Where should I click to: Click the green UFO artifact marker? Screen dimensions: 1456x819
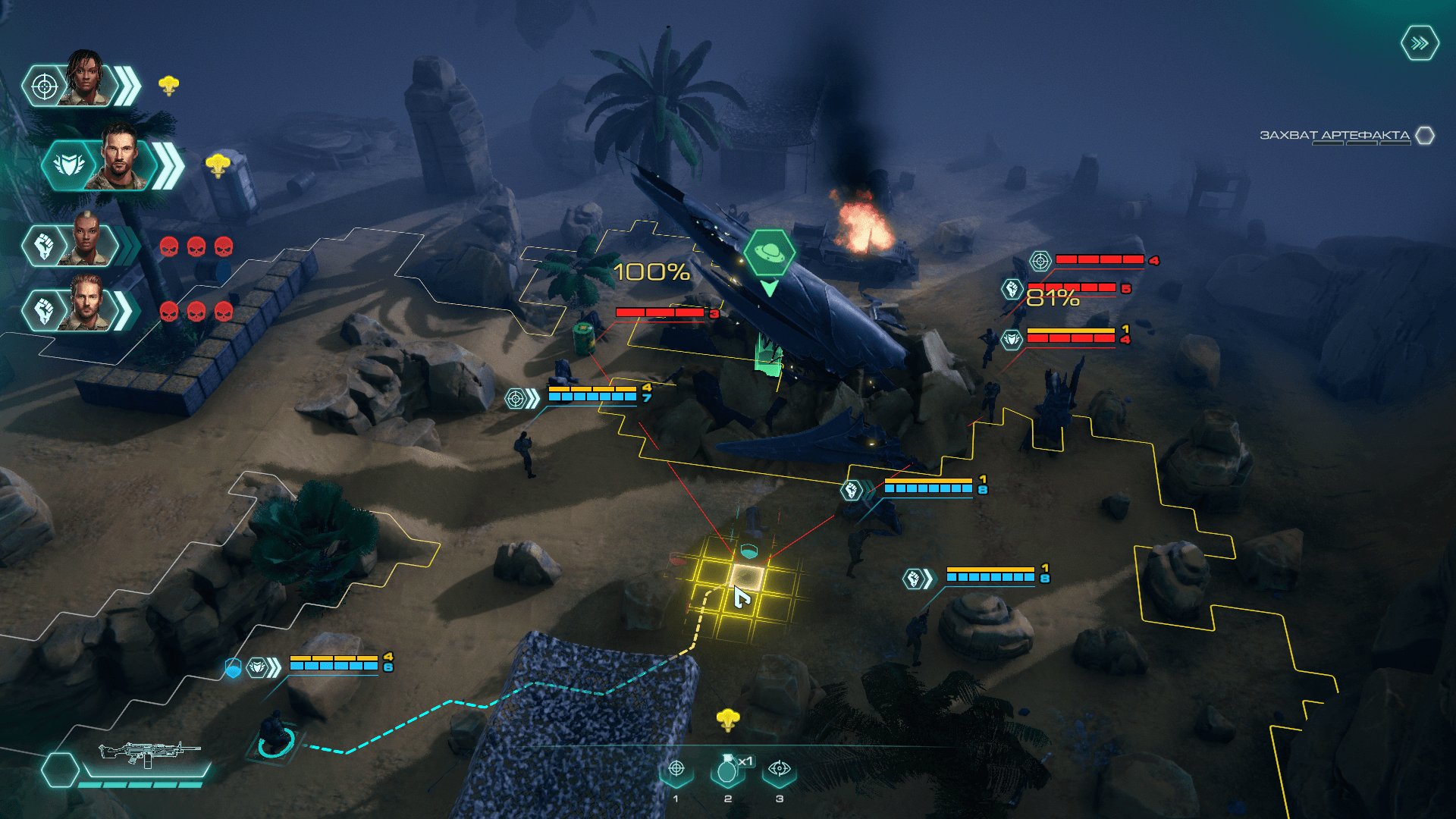click(x=769, y=253)
